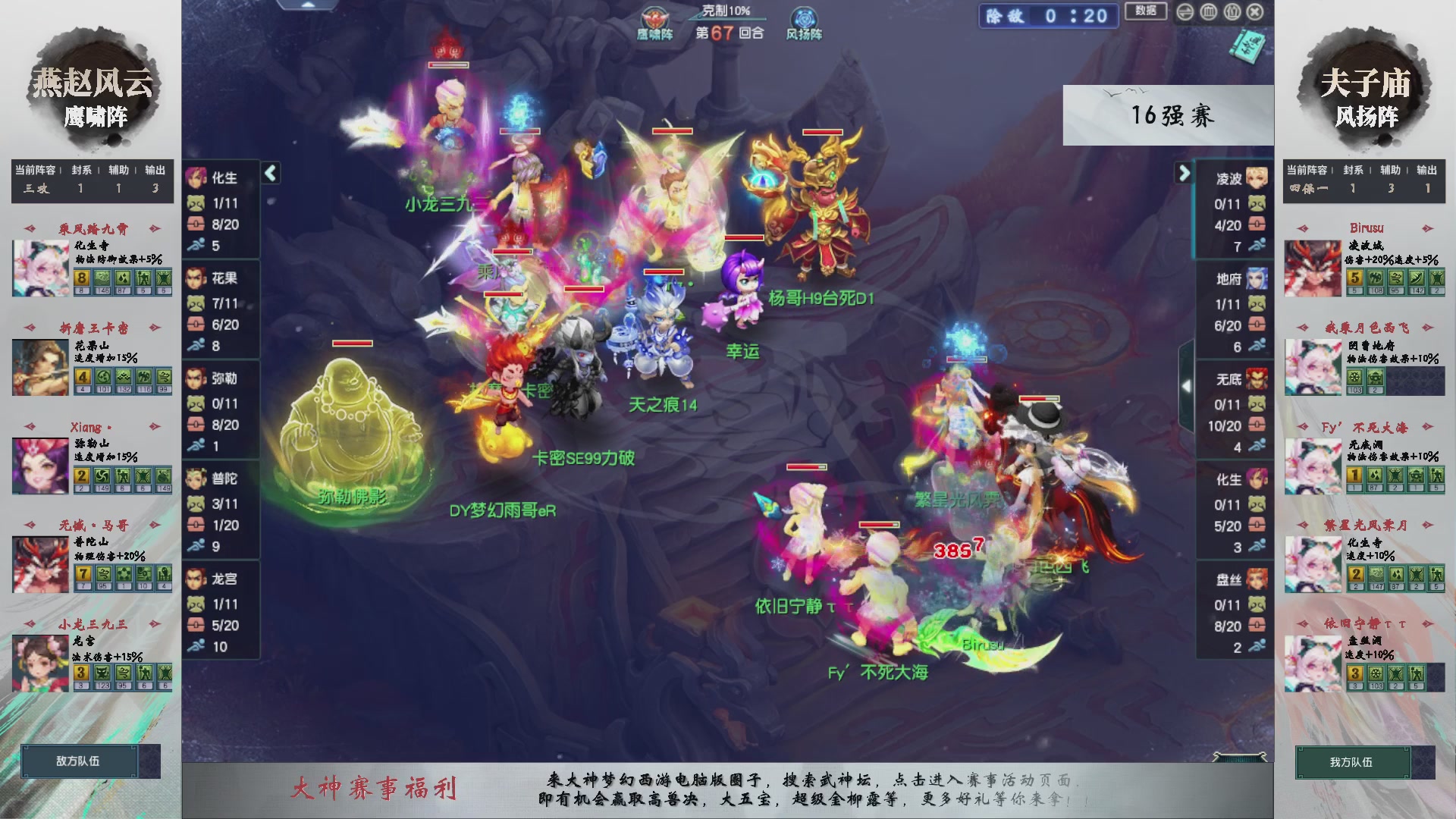The image size is (1456, 819).
Task: Click the 克制10% restraint gauge at top center
Action: click(x=724, y=11)
